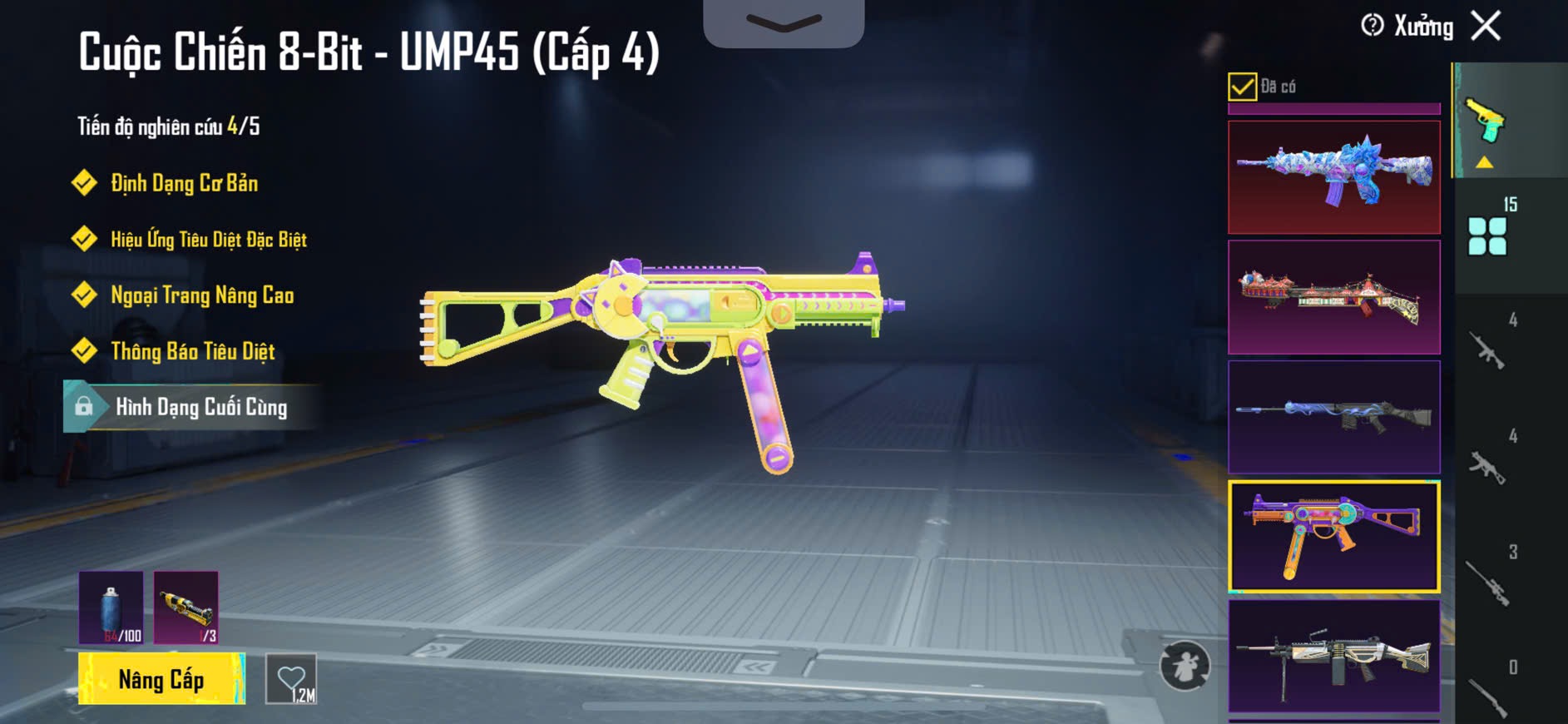Image resolution: width=1568 pixels, height=724 pixels.
Task: Select the blue paint can material slot
Action: pos(111,607)
